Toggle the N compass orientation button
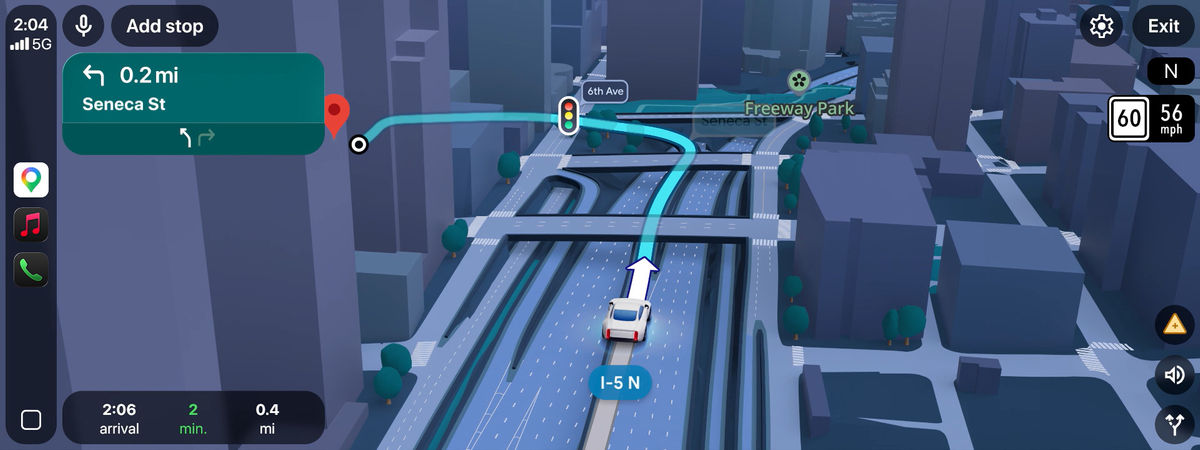 (1169, 72)
